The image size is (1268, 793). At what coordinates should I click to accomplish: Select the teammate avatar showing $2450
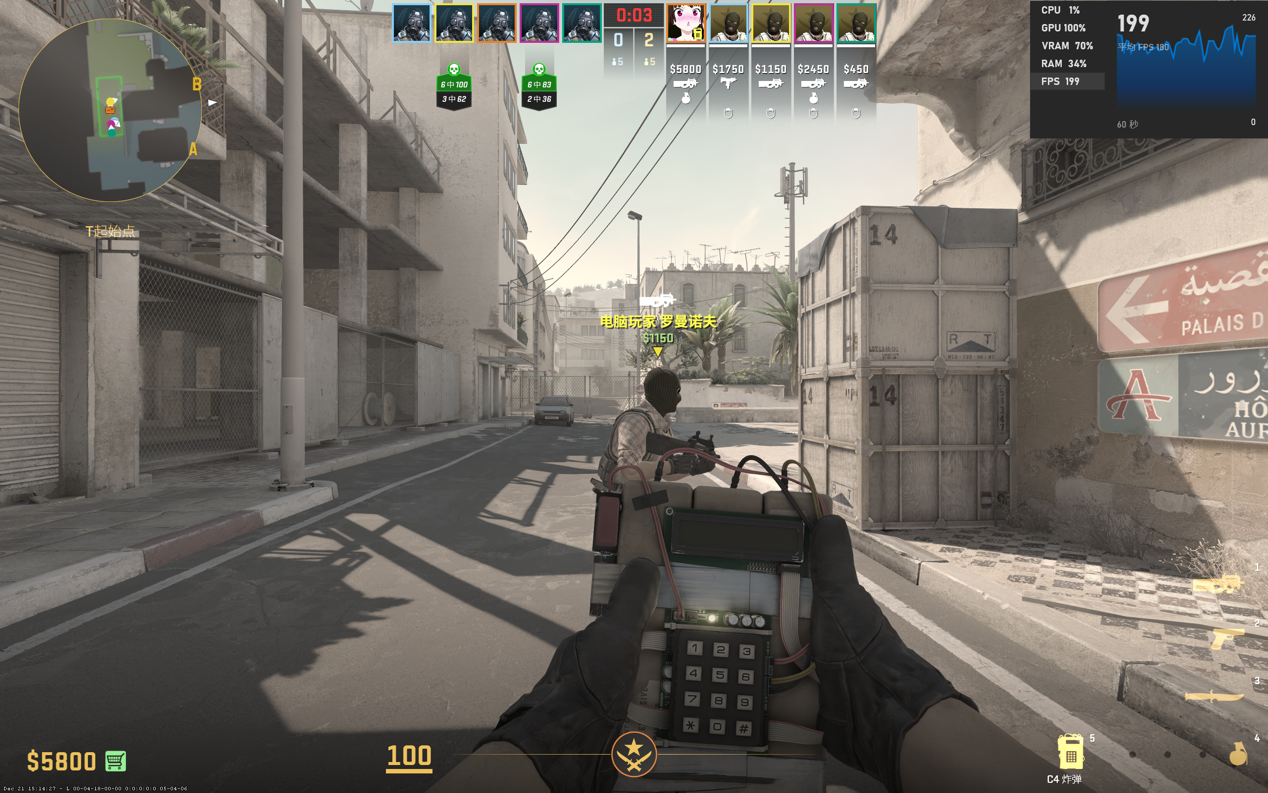point(813,24)
